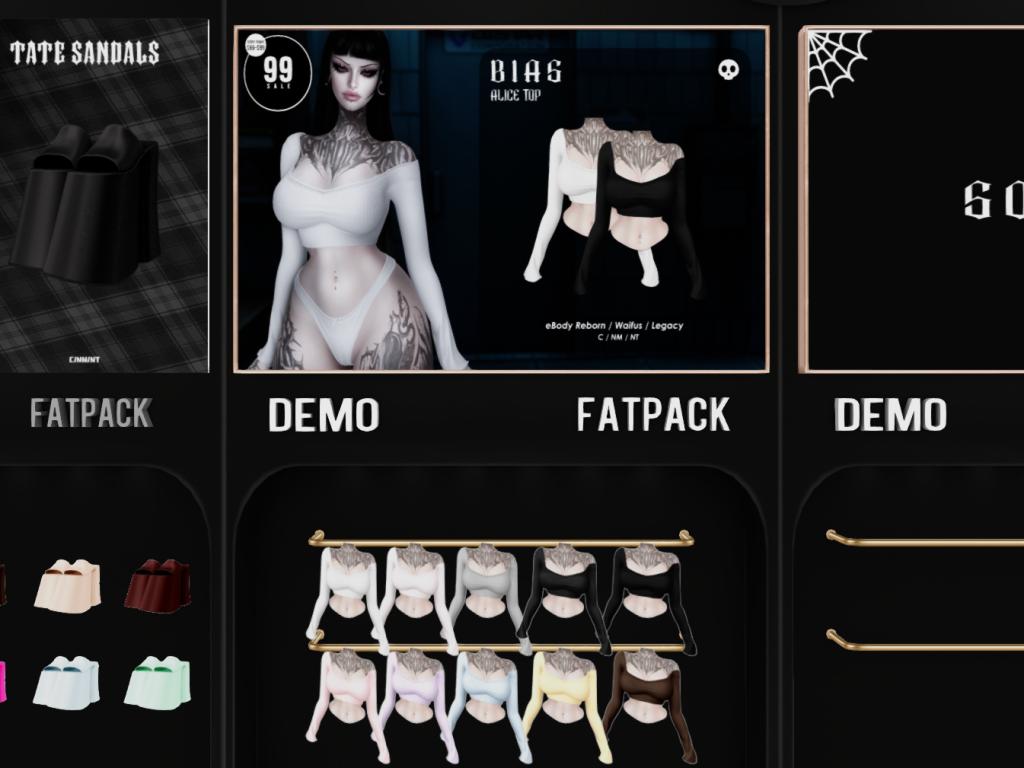The image size is (1024, 768).
Task: Select the yellow Alice top
Action: pos(562,695)
